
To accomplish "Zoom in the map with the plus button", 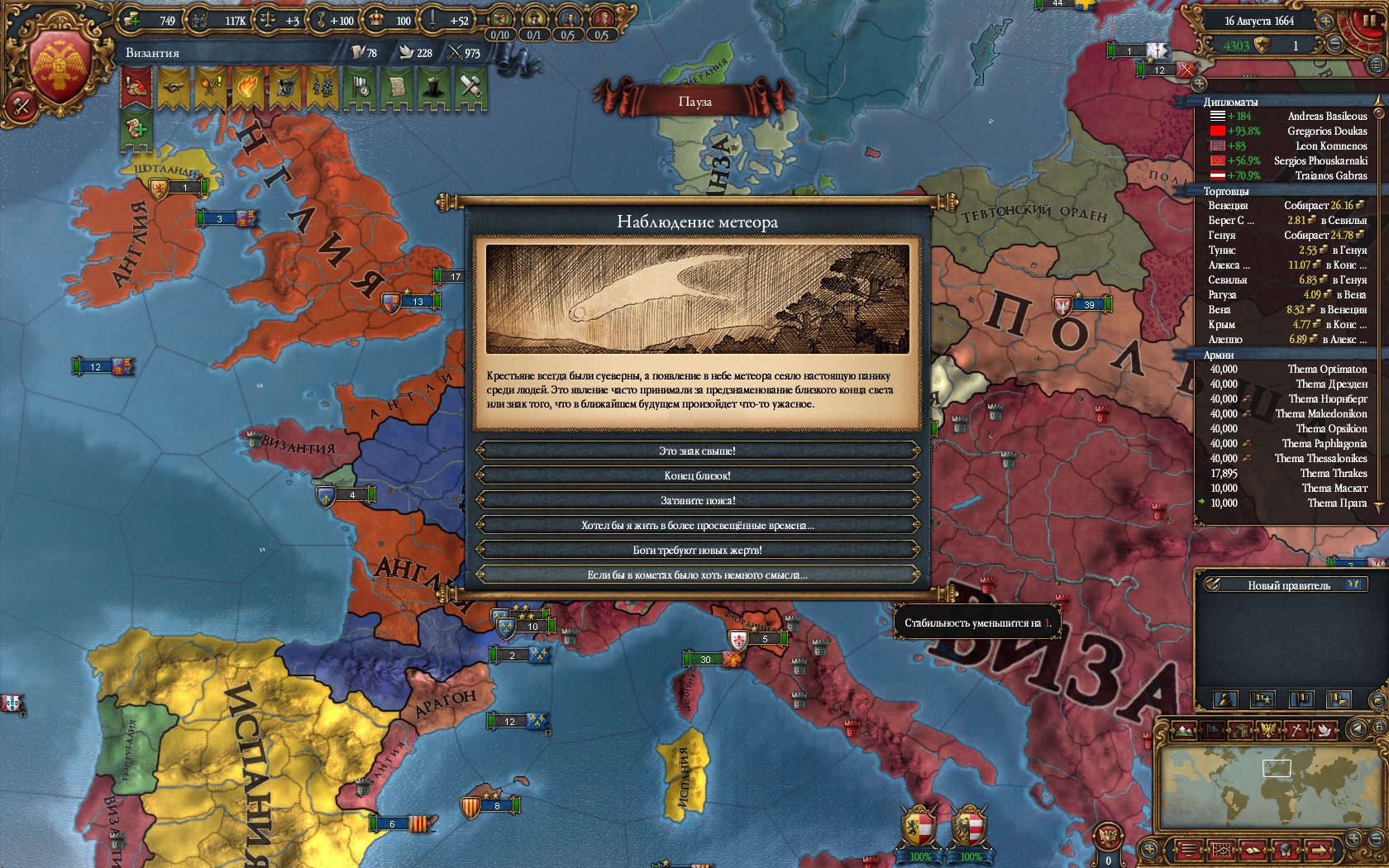I will (1353, 837).
